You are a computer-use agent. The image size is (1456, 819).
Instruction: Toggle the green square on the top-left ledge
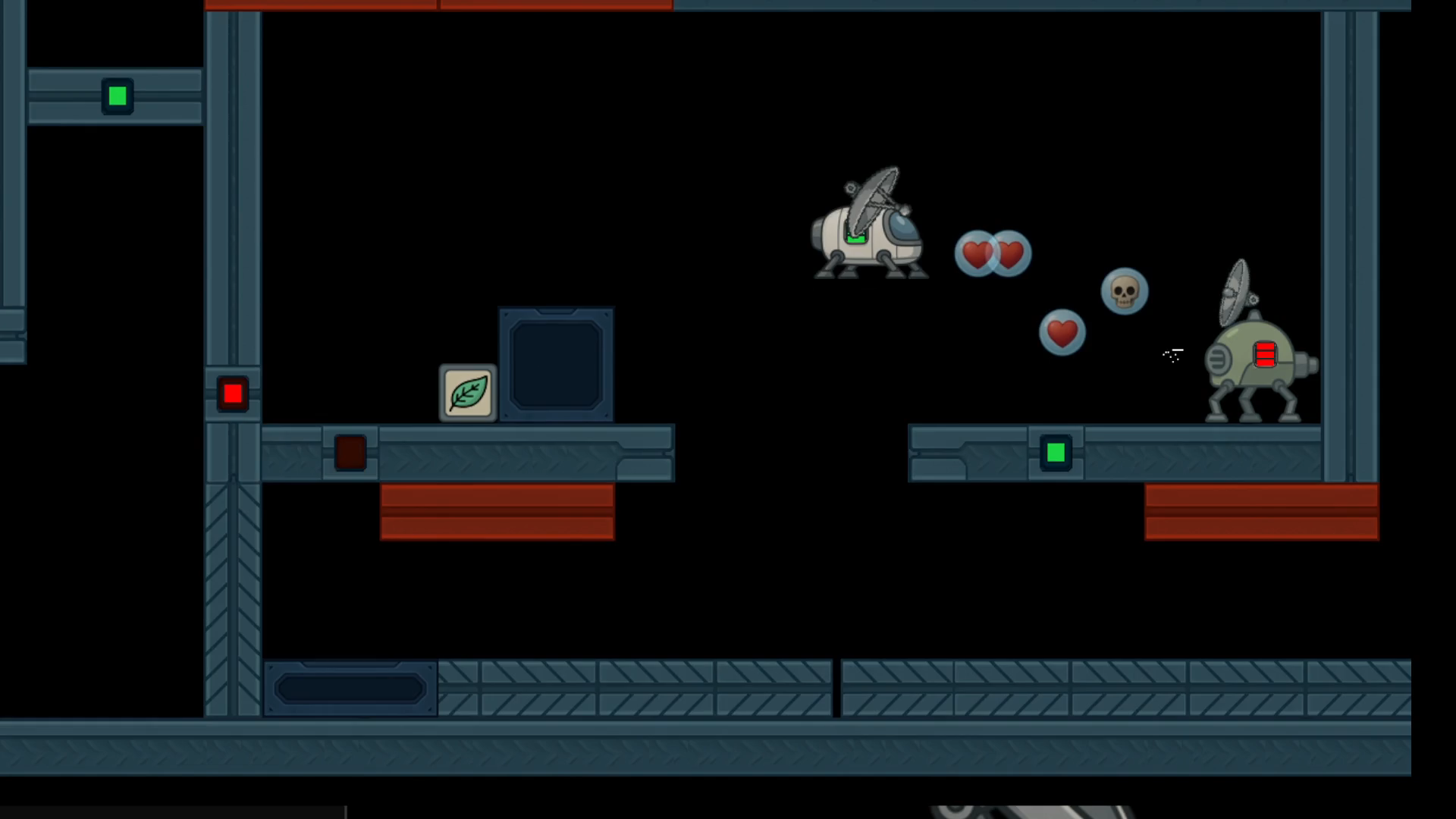[x=117, y=96]
